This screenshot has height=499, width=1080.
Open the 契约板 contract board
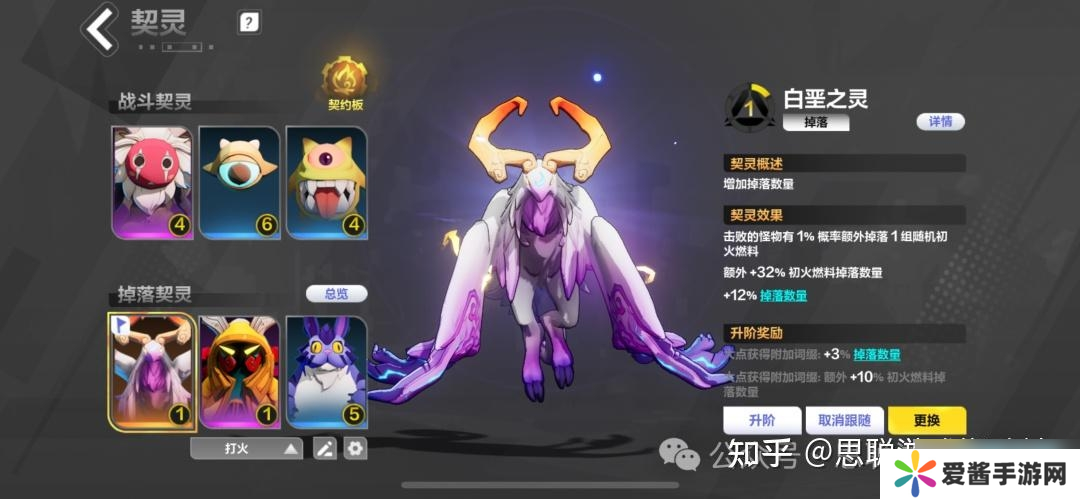pos(344,84)
